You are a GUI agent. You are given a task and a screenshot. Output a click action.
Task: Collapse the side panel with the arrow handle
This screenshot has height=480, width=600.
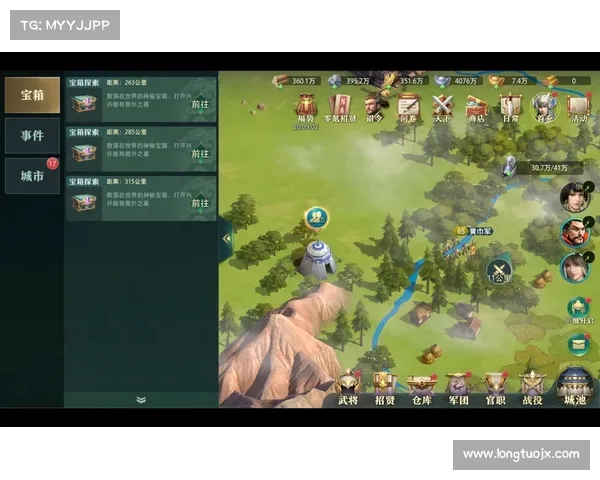pos(226,239)
